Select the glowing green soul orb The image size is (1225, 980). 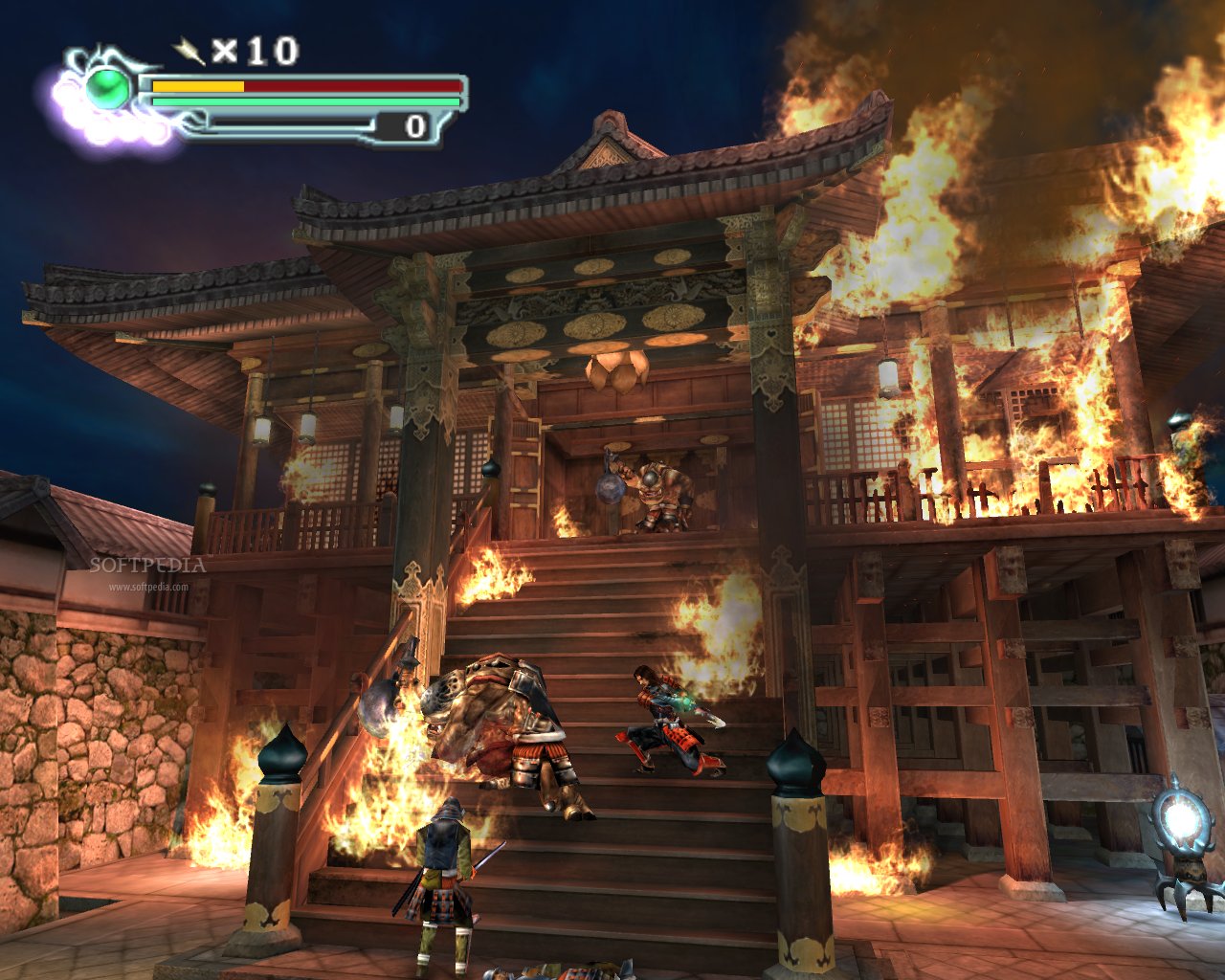point(105,87)
